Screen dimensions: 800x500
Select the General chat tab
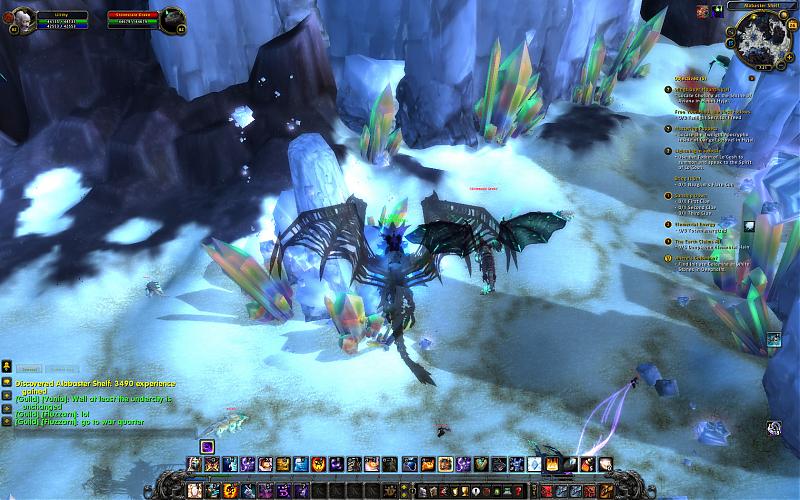[x=30, y=369]
